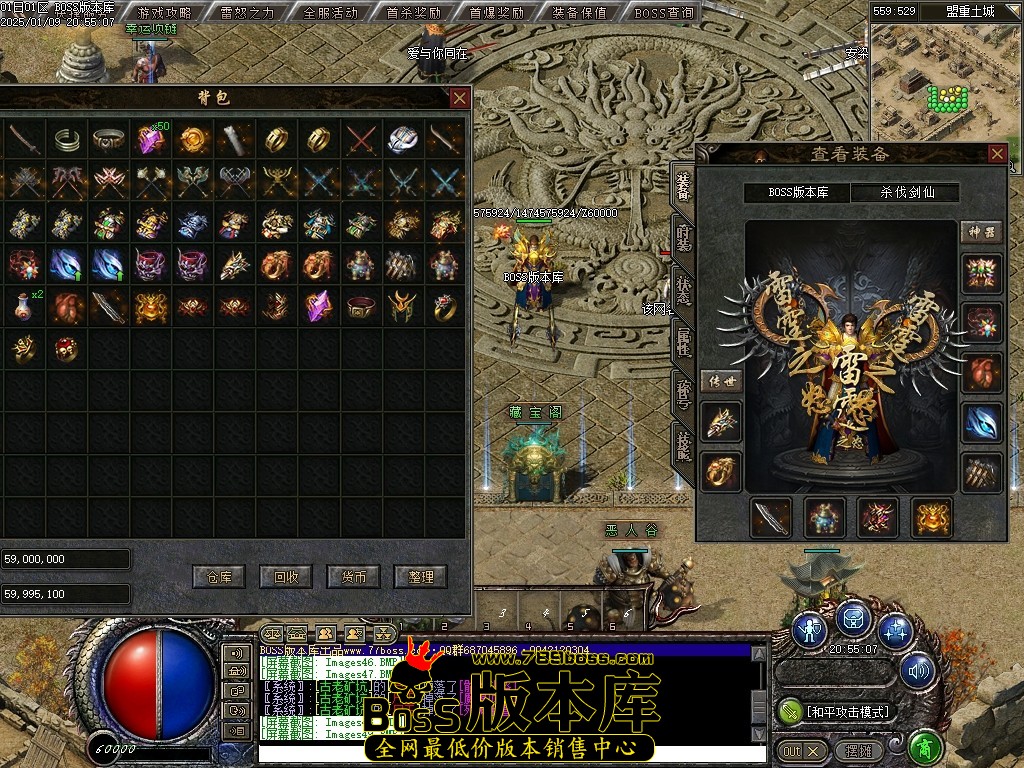Open the 游戏攻略 game guide menu

coord(164,13)
